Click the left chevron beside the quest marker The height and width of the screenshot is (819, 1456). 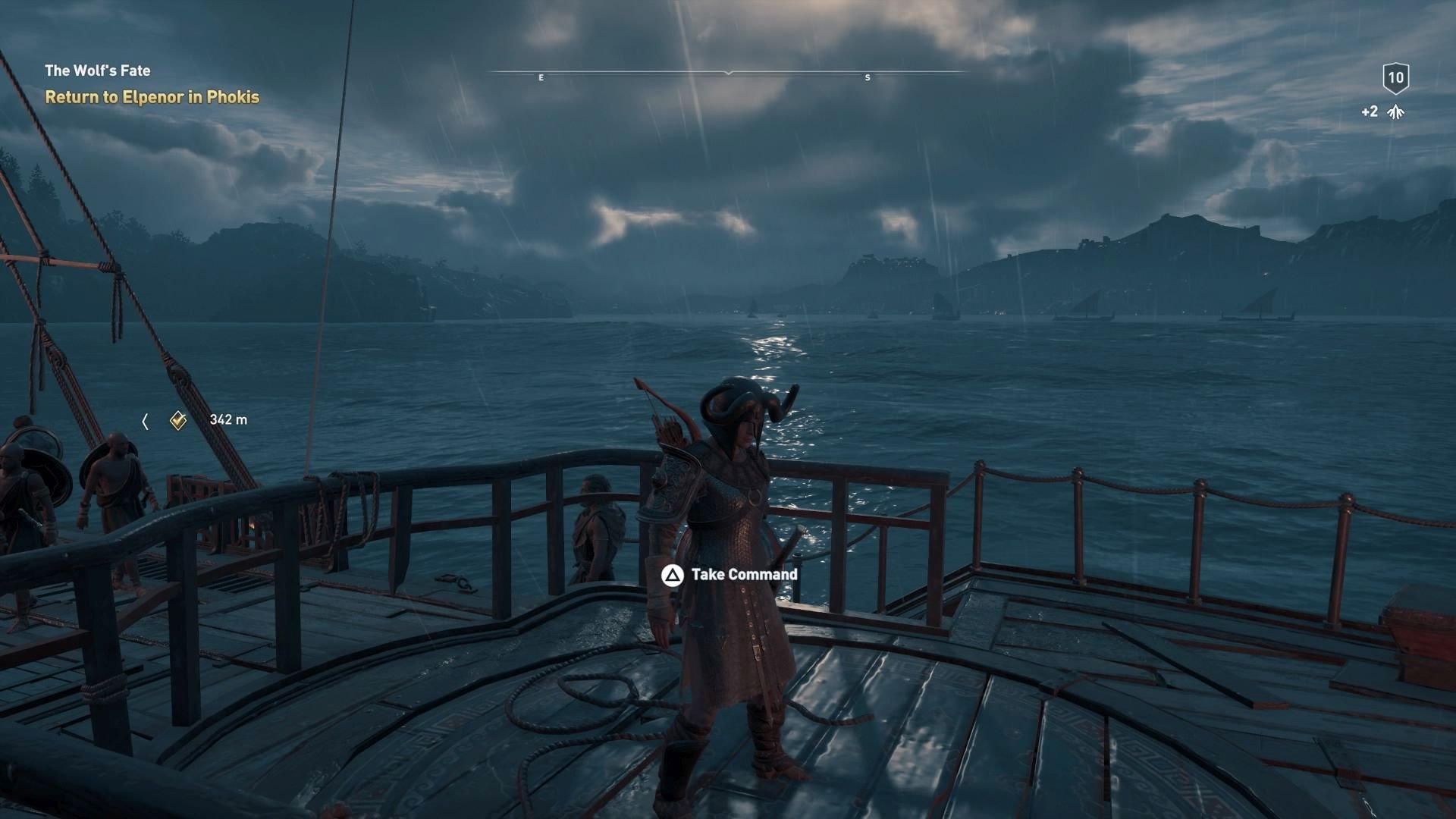click(146, 421)
